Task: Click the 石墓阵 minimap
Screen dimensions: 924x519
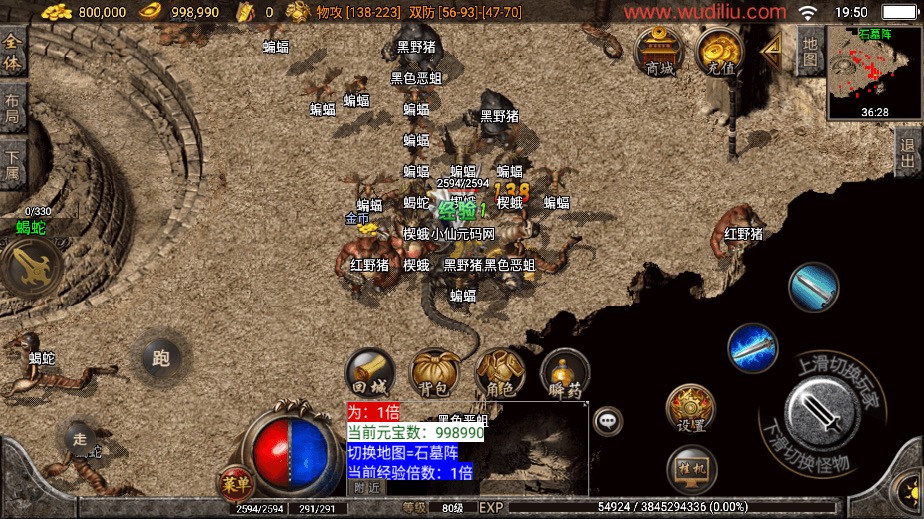Action: click(874, 72)
